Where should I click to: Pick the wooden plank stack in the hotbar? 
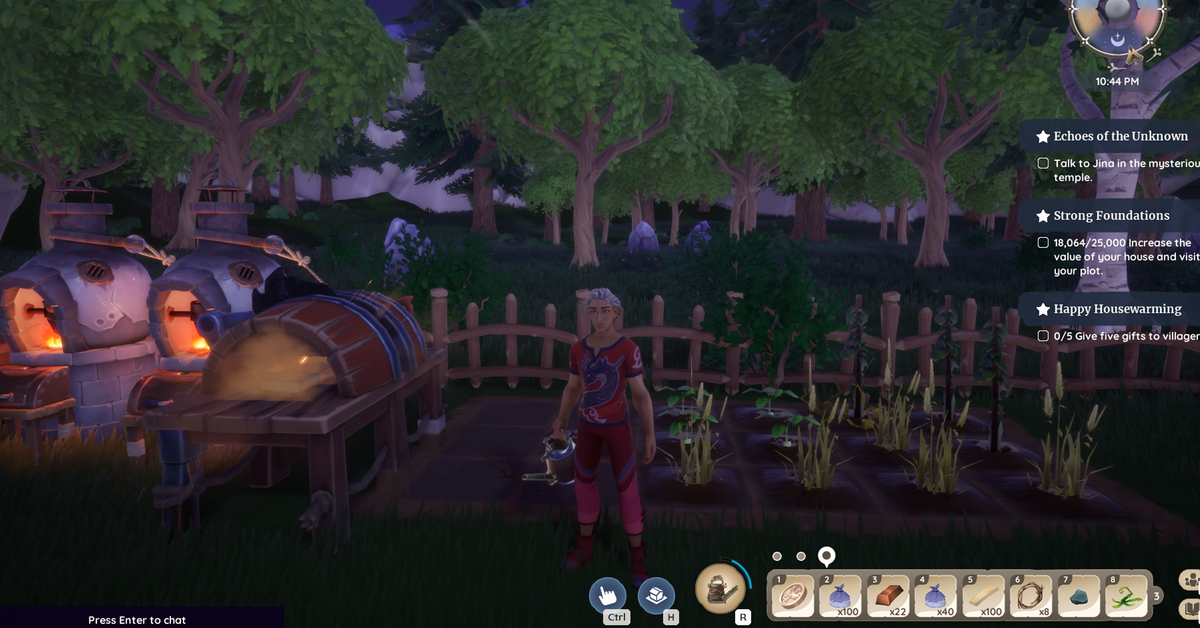click(x=982, y=597)
